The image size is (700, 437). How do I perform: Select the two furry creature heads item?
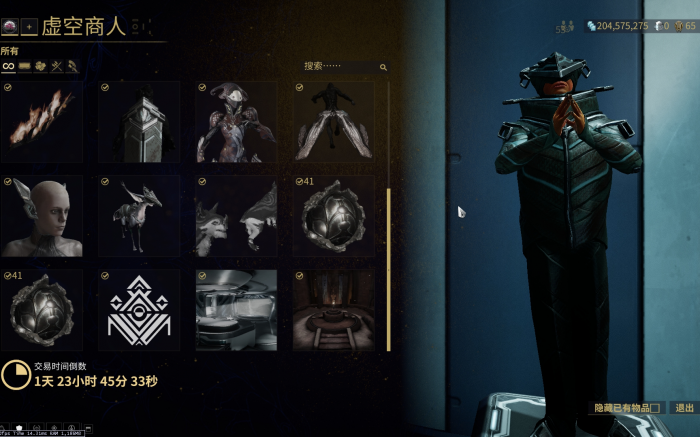click(237, 216)
